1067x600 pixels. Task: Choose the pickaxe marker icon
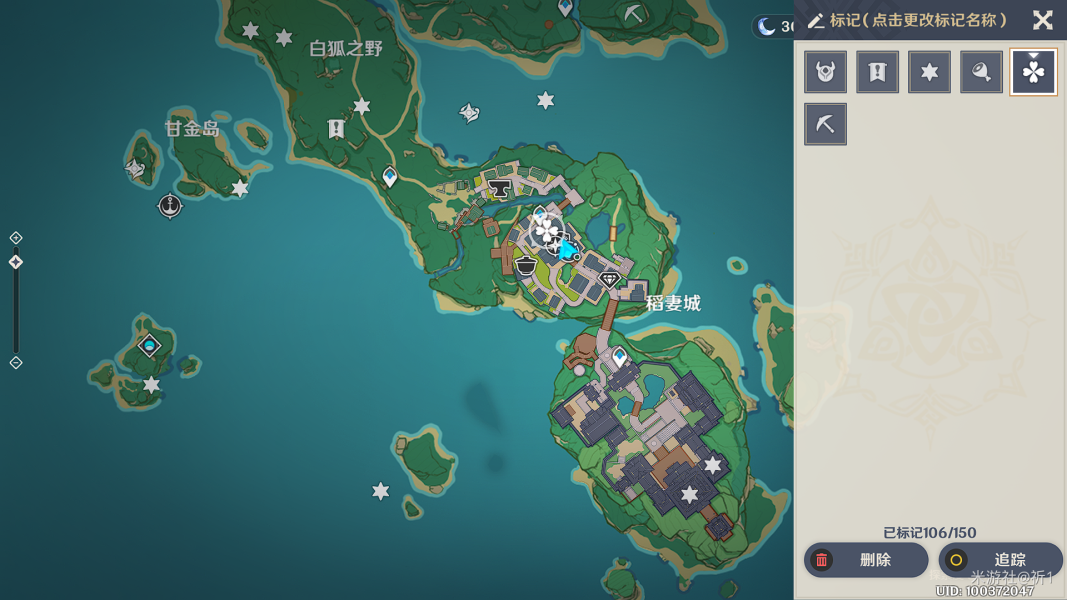pos(825,125)
